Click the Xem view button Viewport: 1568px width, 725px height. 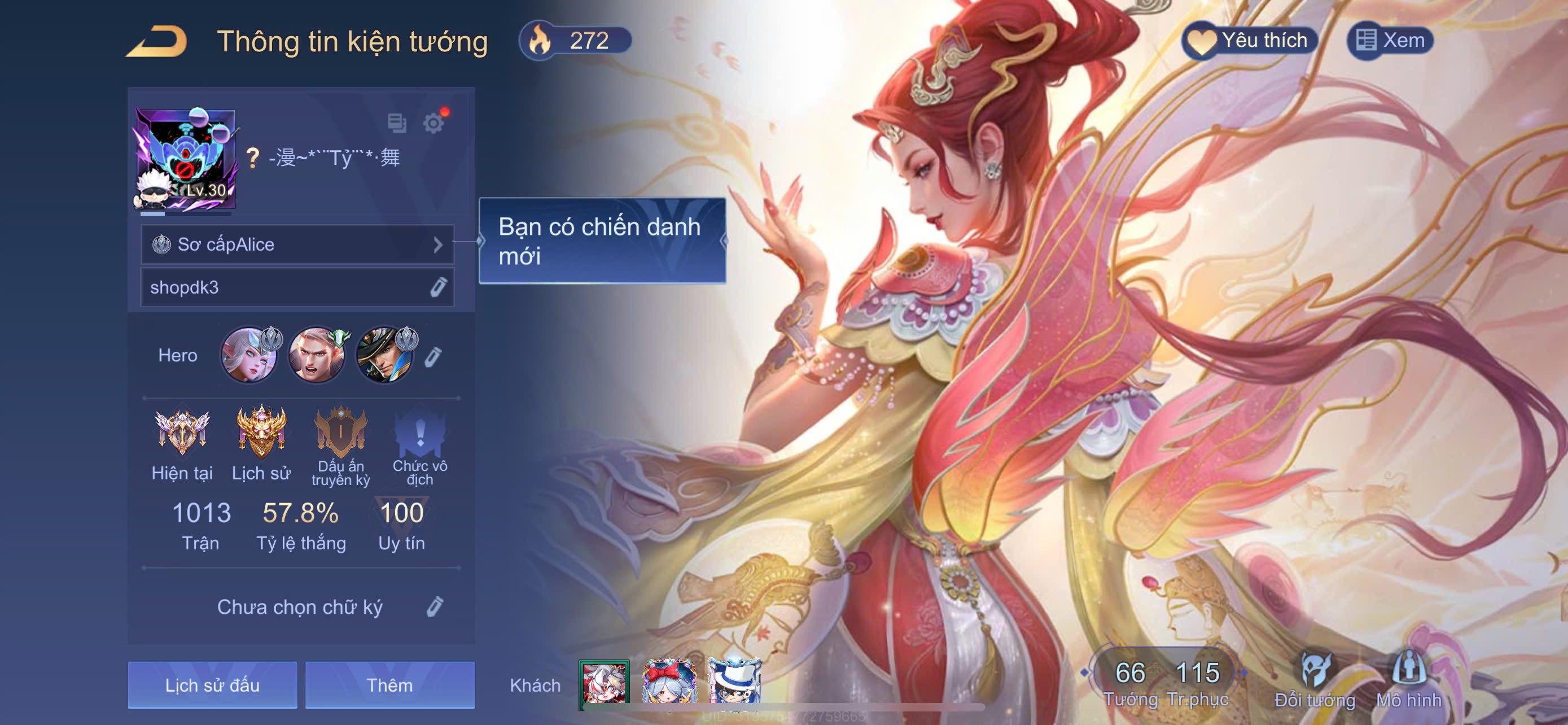(x=1390, y=41)
